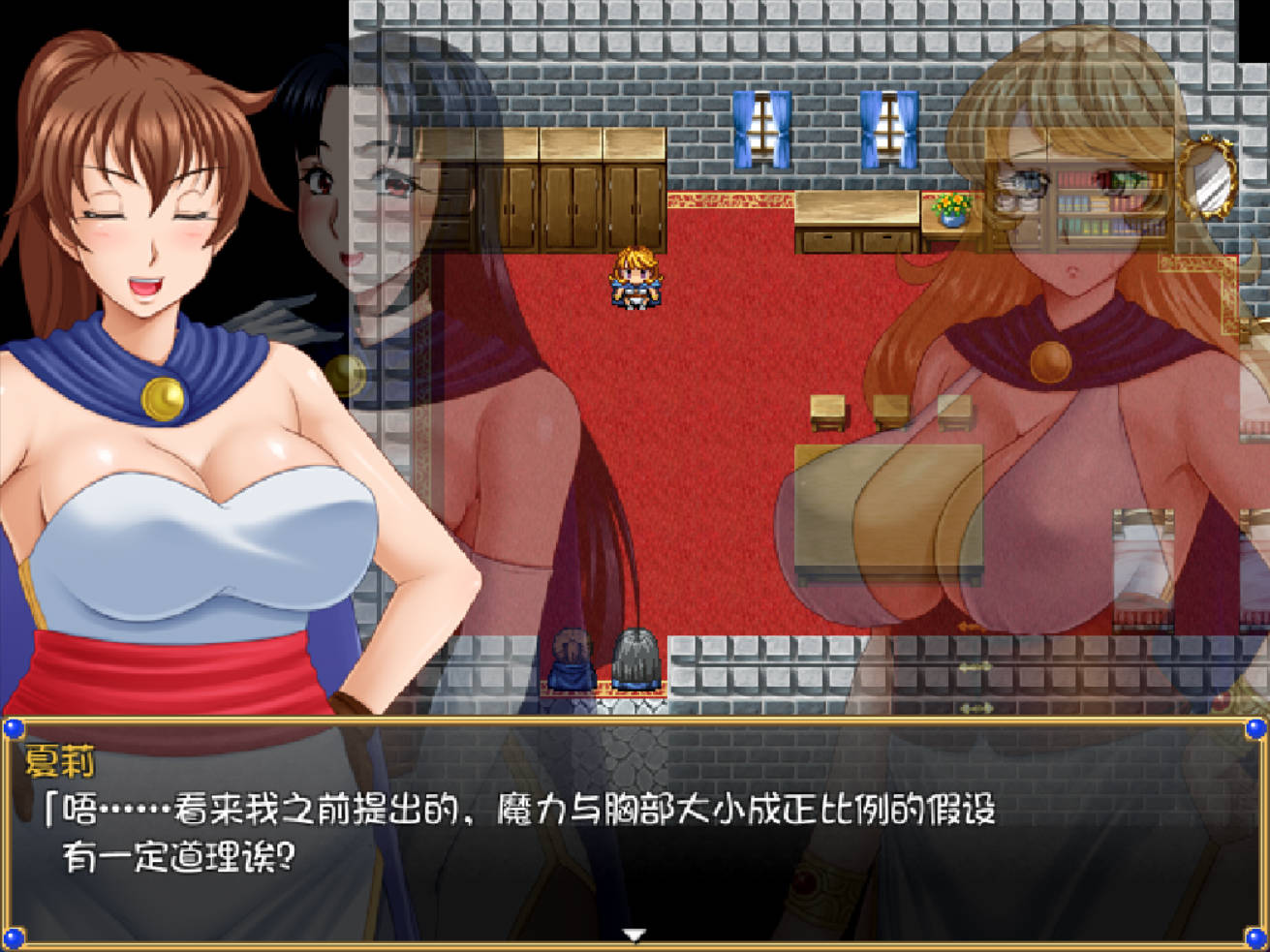The image size is (1270, 952).
Task: Click the oval wall mirror in the top-right corner
Action: [1207, 180]
